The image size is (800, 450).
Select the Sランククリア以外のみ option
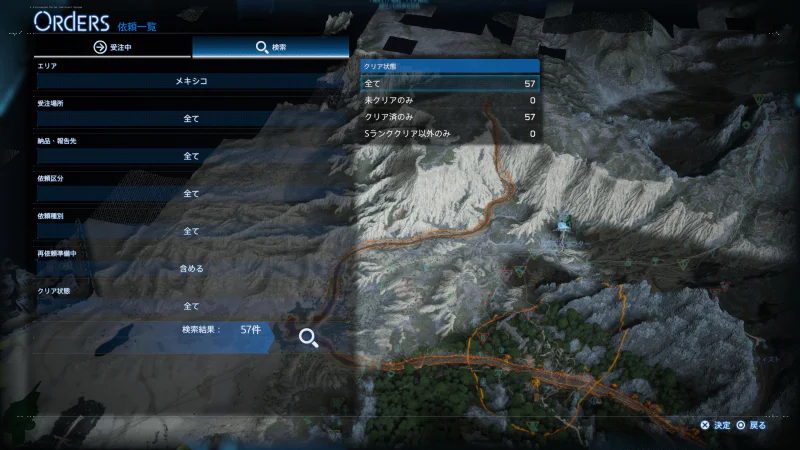450,133
